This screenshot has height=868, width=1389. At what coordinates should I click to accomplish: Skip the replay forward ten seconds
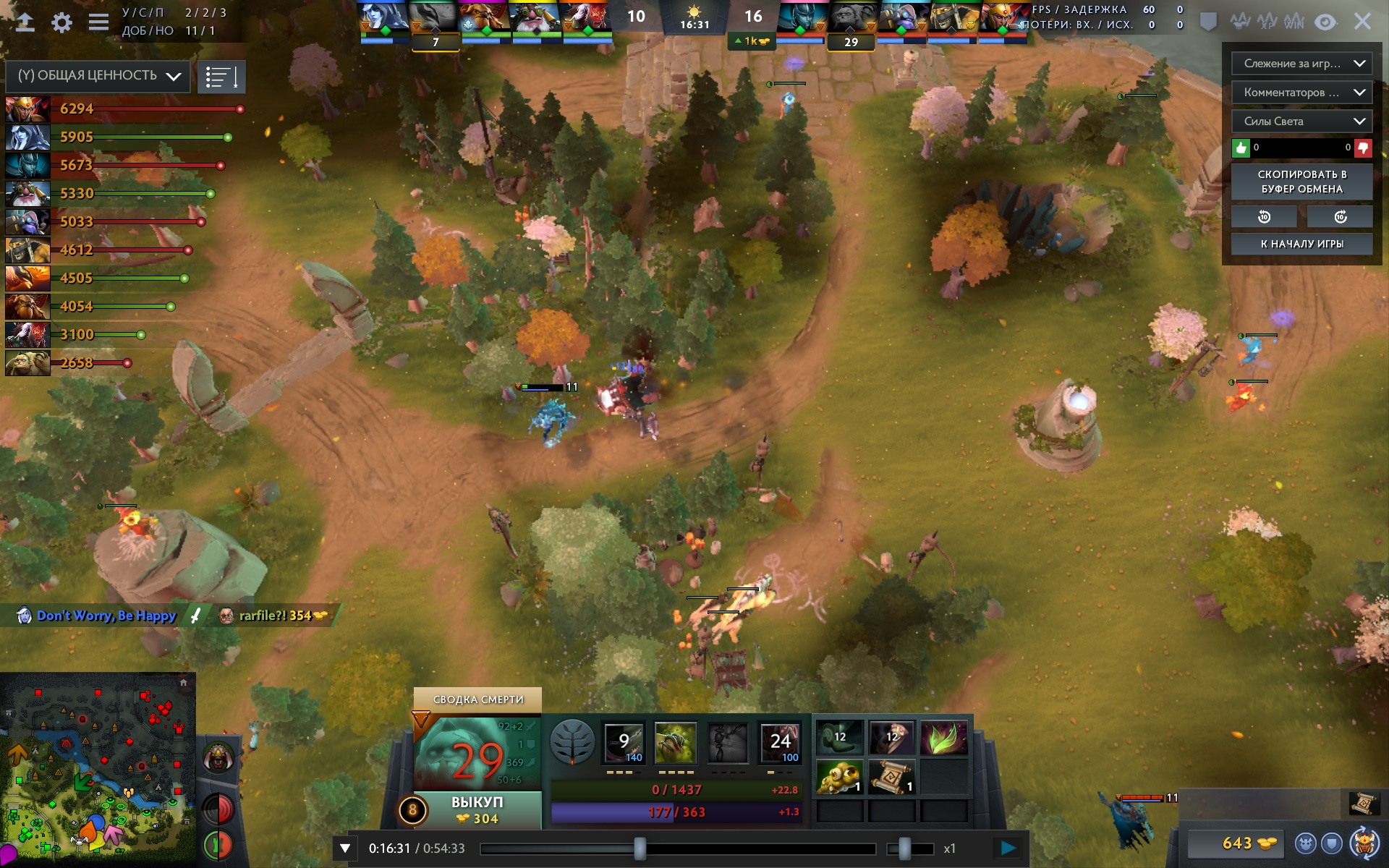pos(1340,216)
